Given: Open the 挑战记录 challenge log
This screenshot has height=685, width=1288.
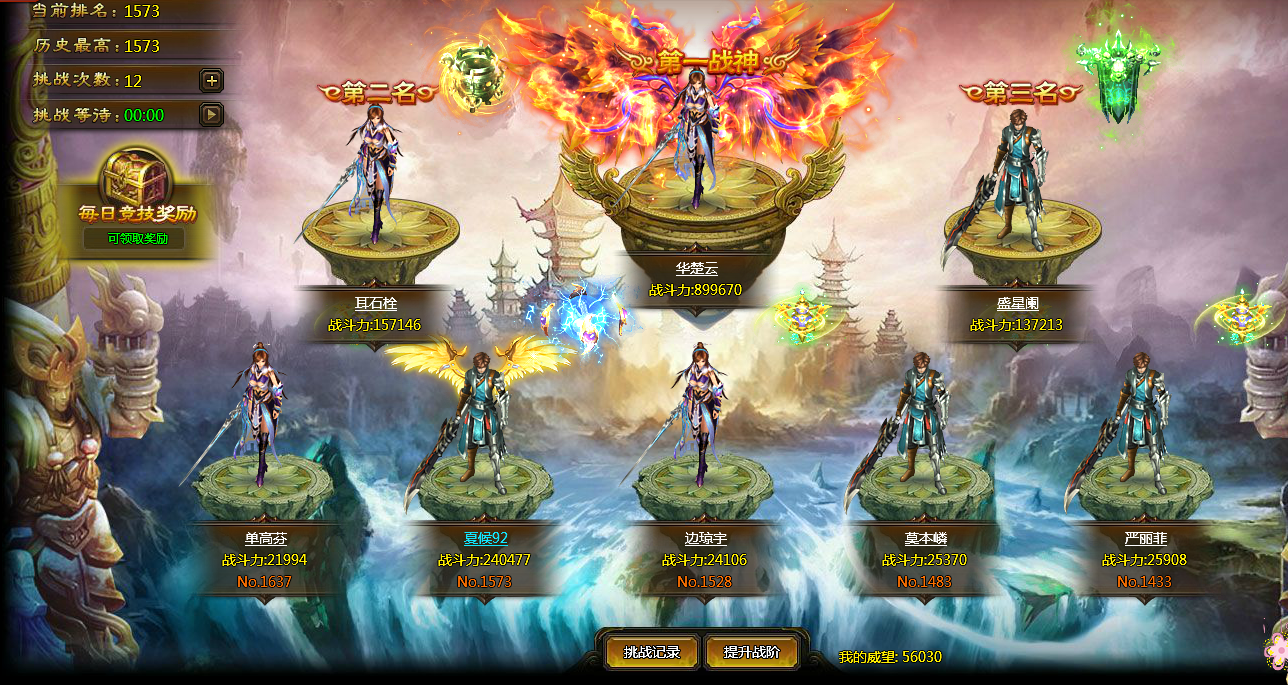Looking at the screenshot, I should pyautogui.click(x=651, y=652).
